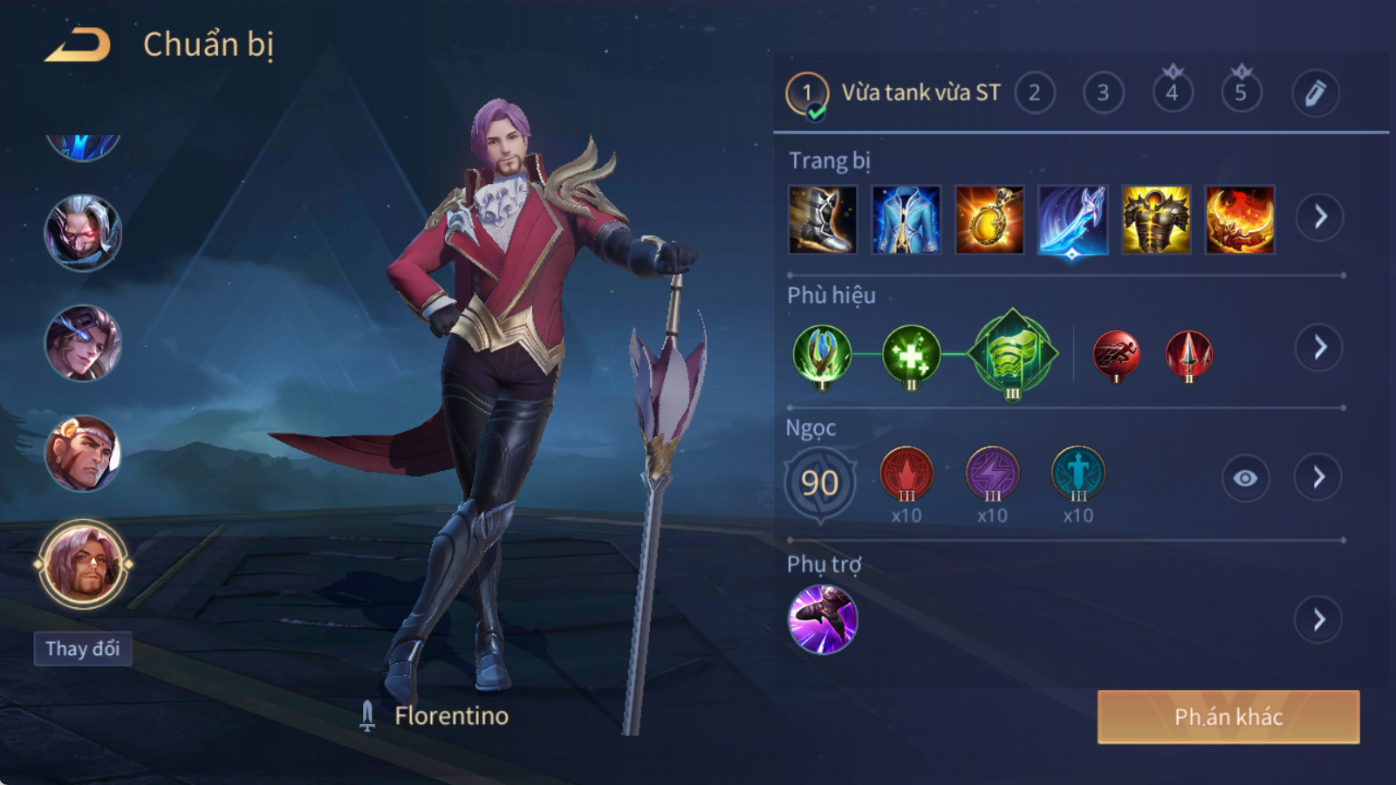Open the Phụ trợ support skill options

click(x=1319, y=620)
